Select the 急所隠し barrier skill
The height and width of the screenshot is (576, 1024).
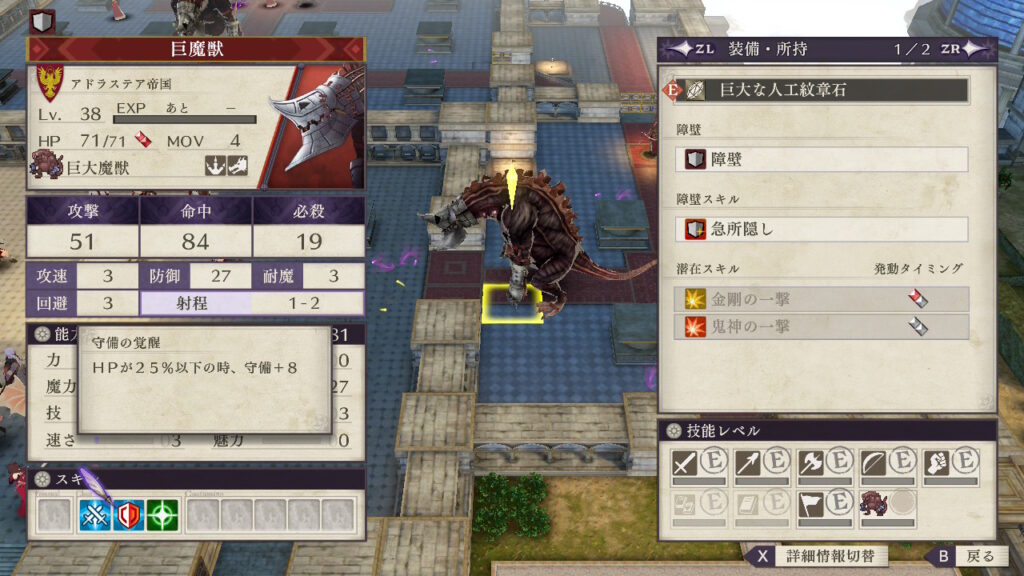pyautogui.click(x=822, y=229)
